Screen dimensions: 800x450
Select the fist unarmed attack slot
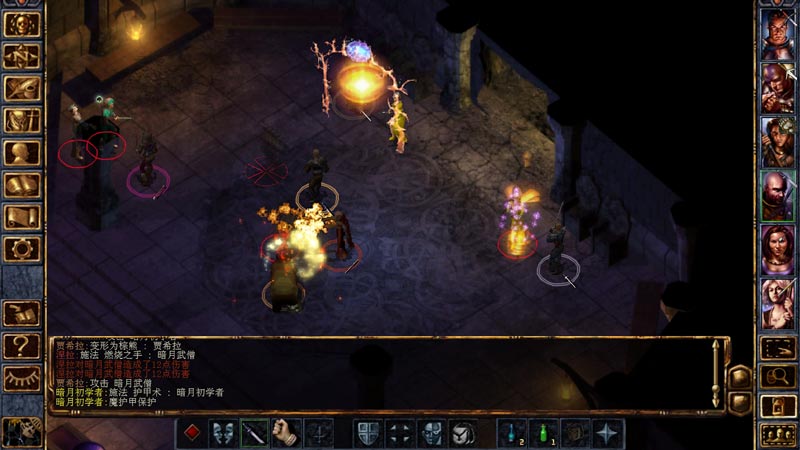click(x=287, y=433)
